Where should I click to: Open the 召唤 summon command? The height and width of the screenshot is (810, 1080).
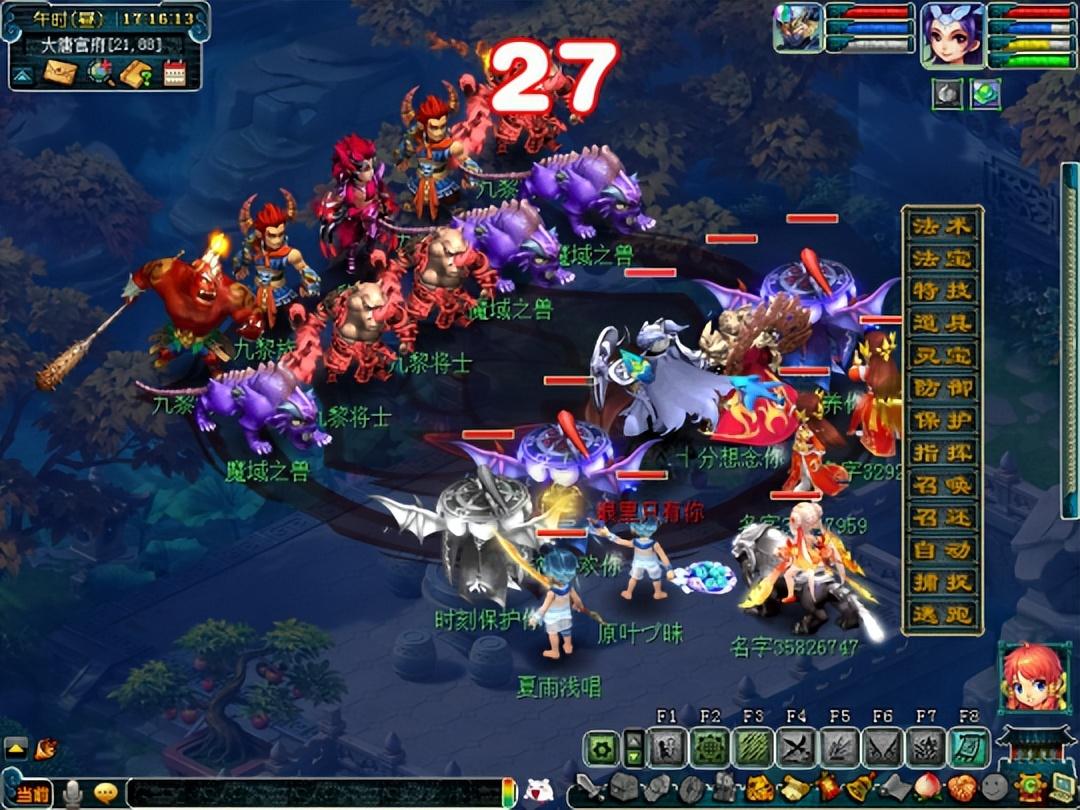tap(942, 485)
